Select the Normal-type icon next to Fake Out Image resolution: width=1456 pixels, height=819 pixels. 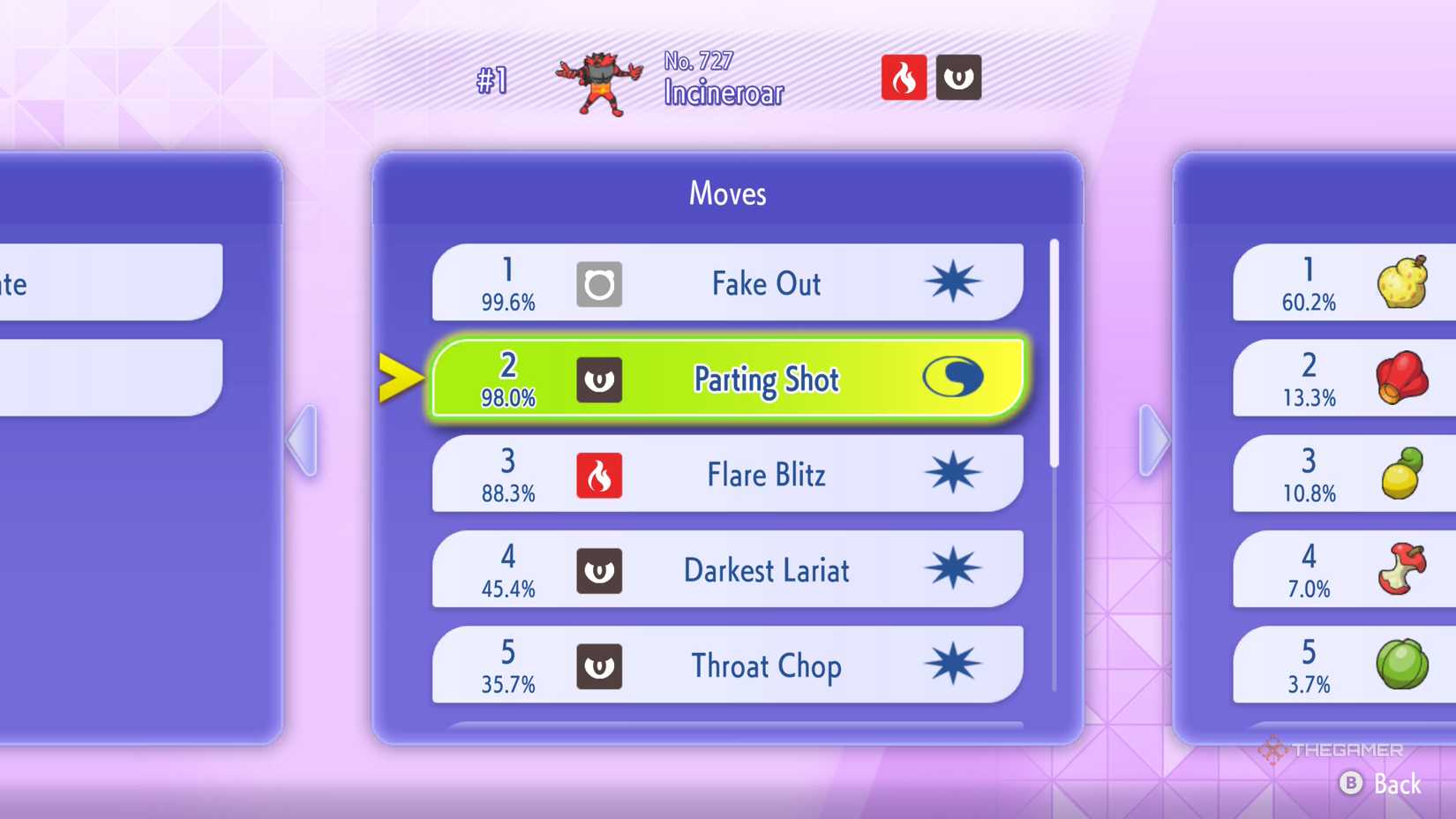(600, 283)
